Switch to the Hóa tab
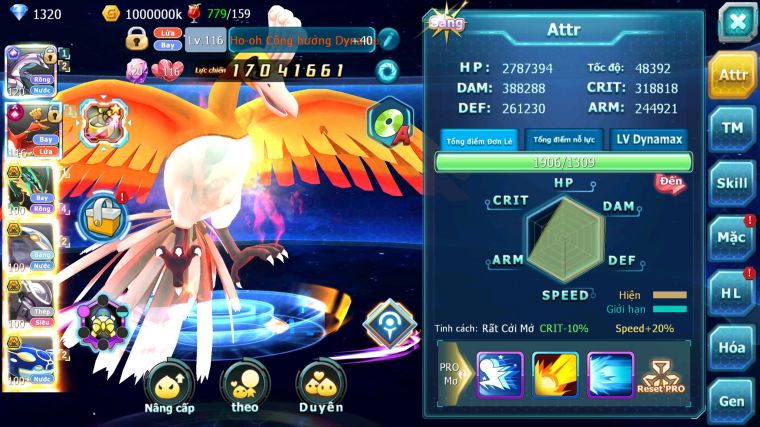Viewport: 760px width, 427px height. tap(733, 348)
